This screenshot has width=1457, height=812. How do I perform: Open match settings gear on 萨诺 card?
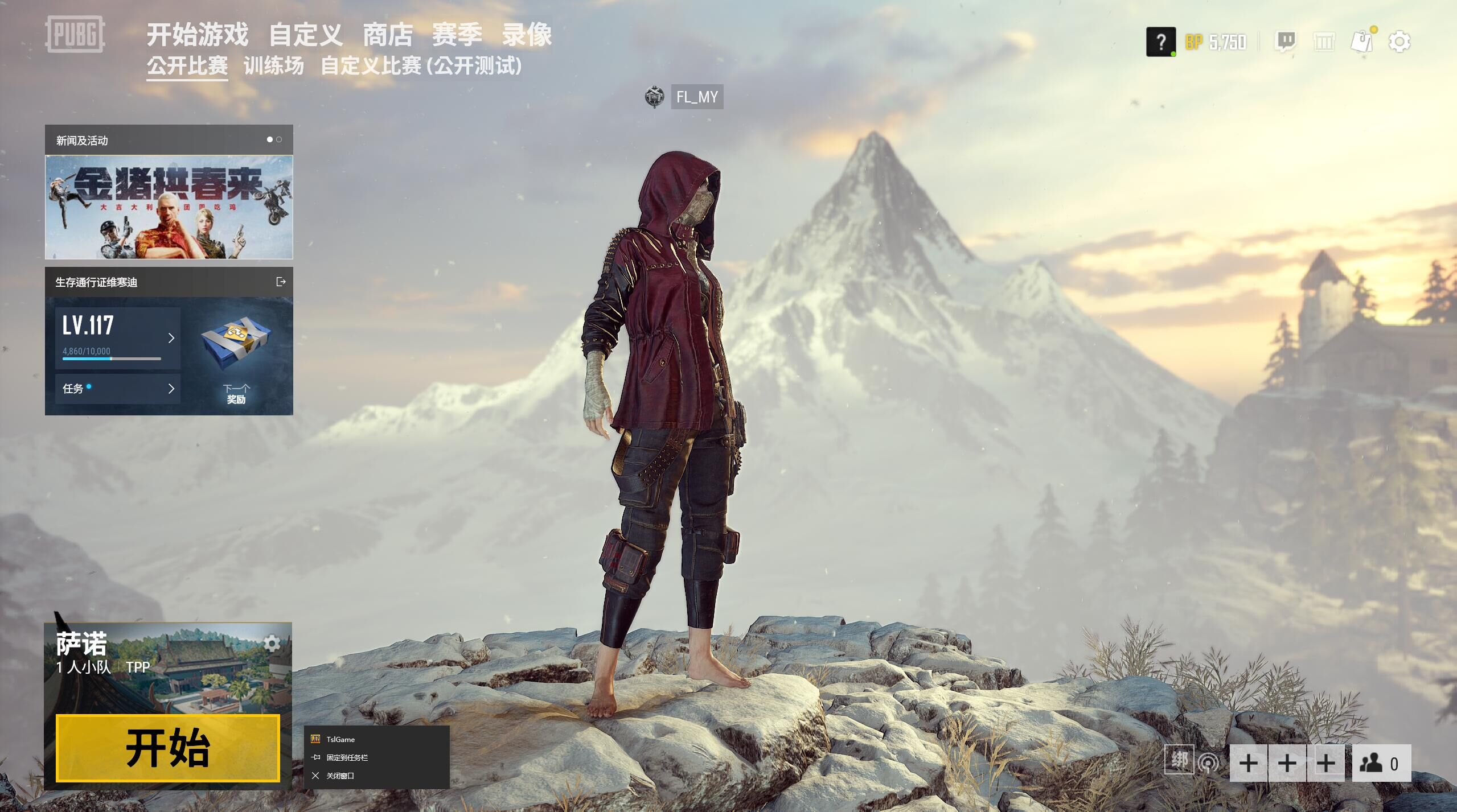(272, 644)
